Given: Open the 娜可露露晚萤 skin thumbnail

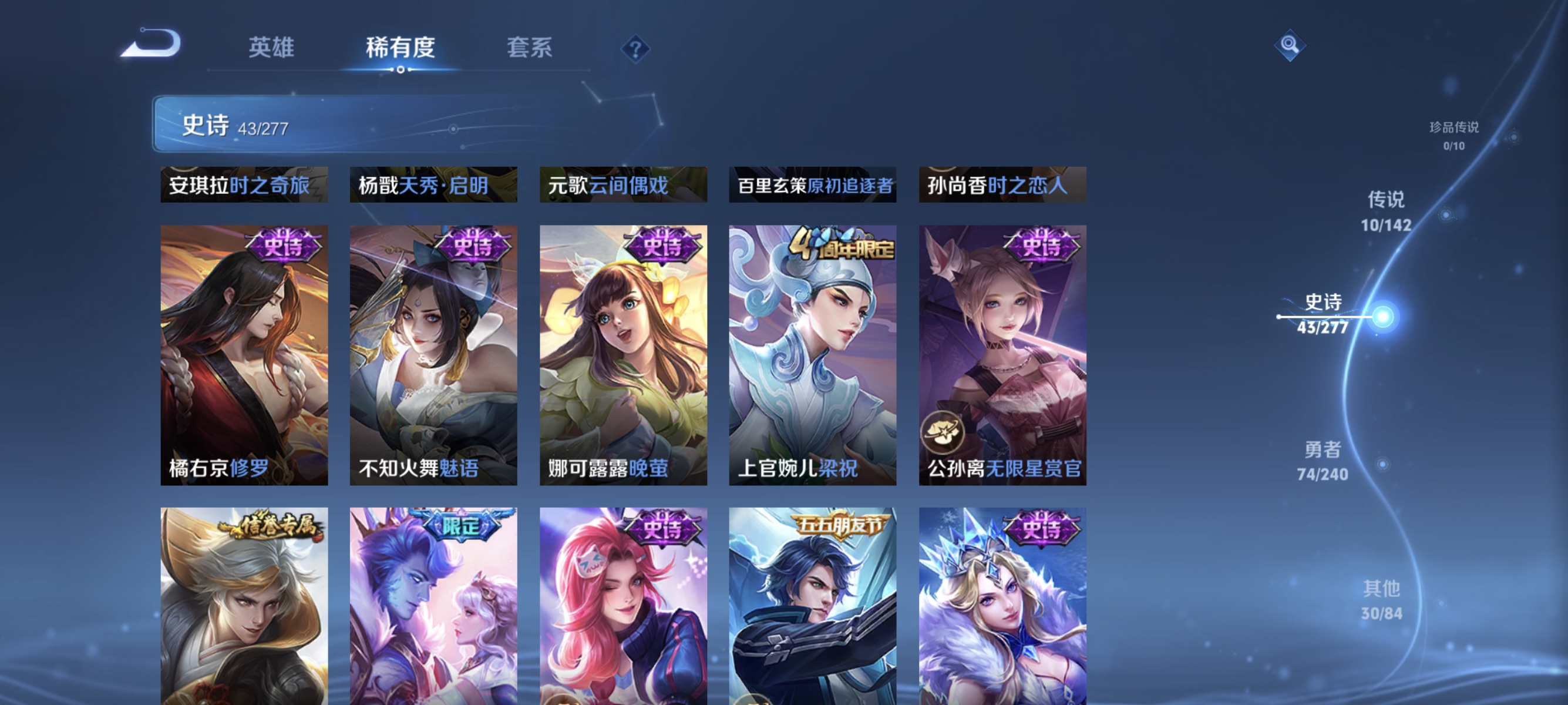Looking at the screenshot, I should point(623,353).
